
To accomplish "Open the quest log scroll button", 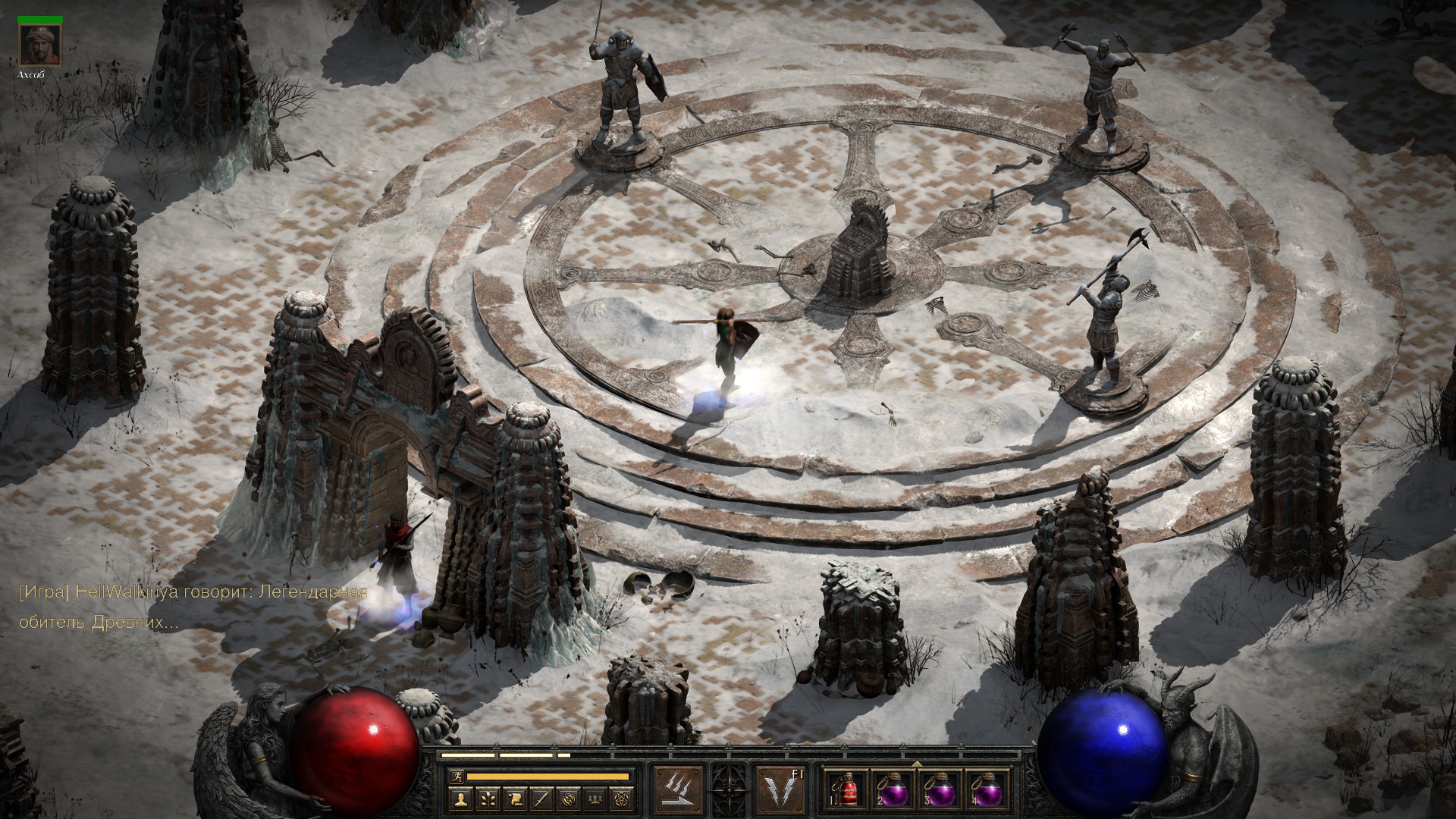I will 514,798.
